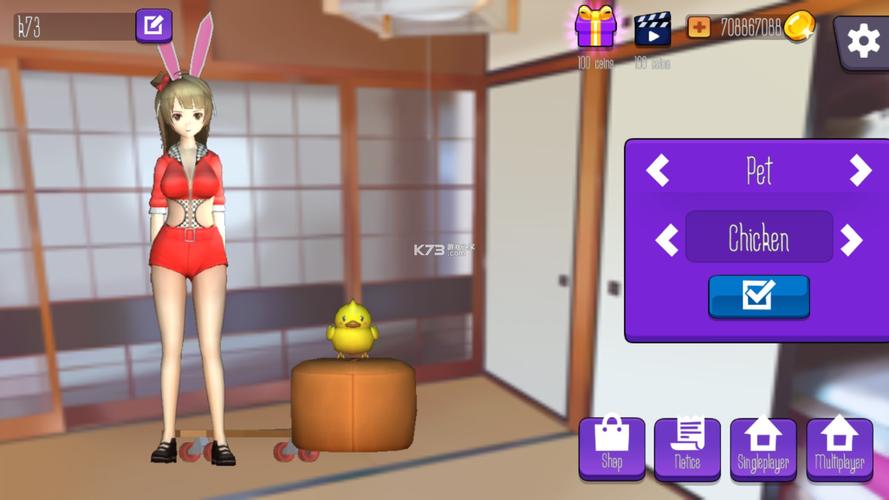Switch to the next category after Pet
Image resolution: width=889 pixels, height=500 pixels.
[860, 171]
